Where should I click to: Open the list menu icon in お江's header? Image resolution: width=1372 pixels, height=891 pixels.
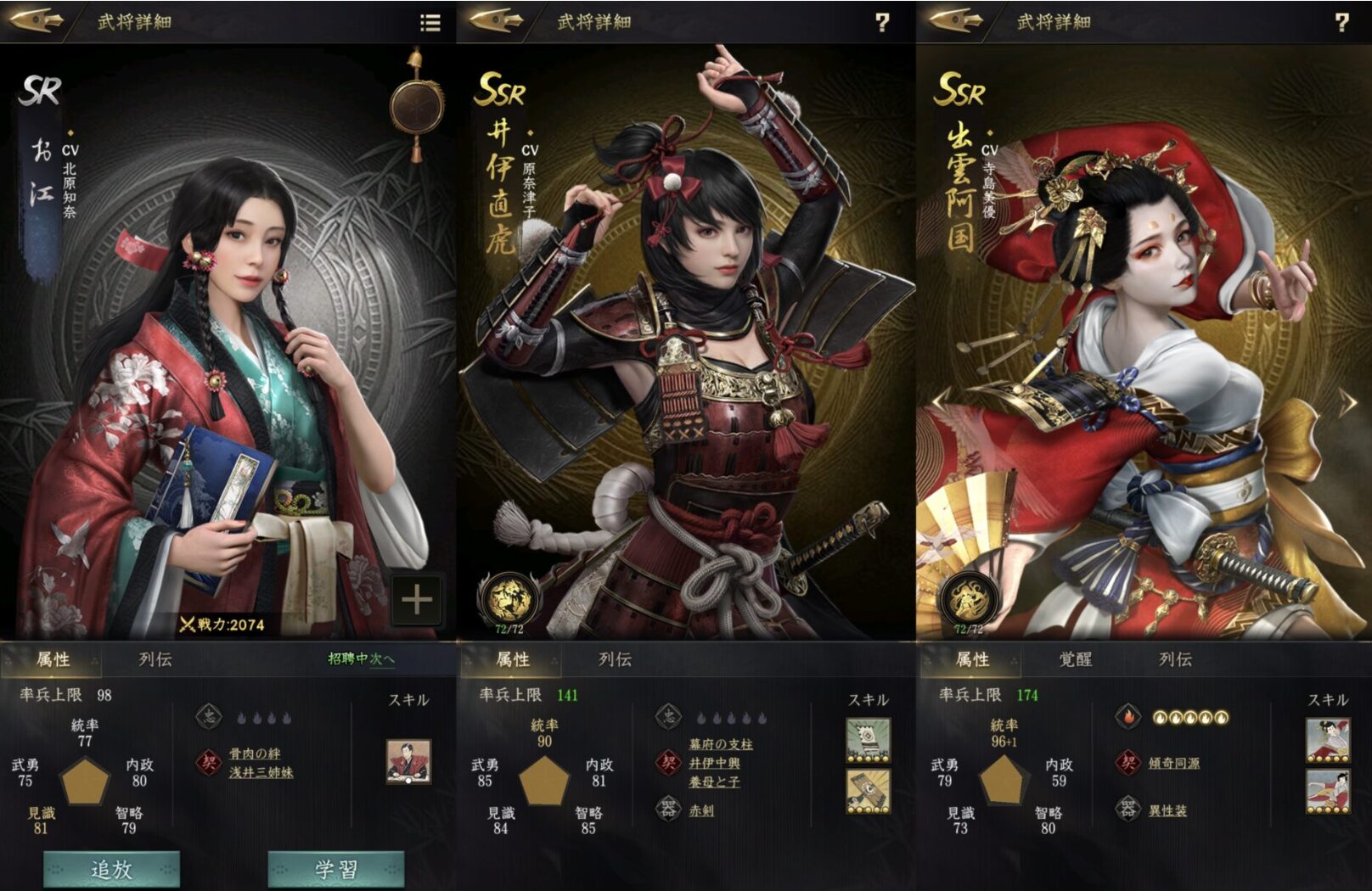(430, 23)
